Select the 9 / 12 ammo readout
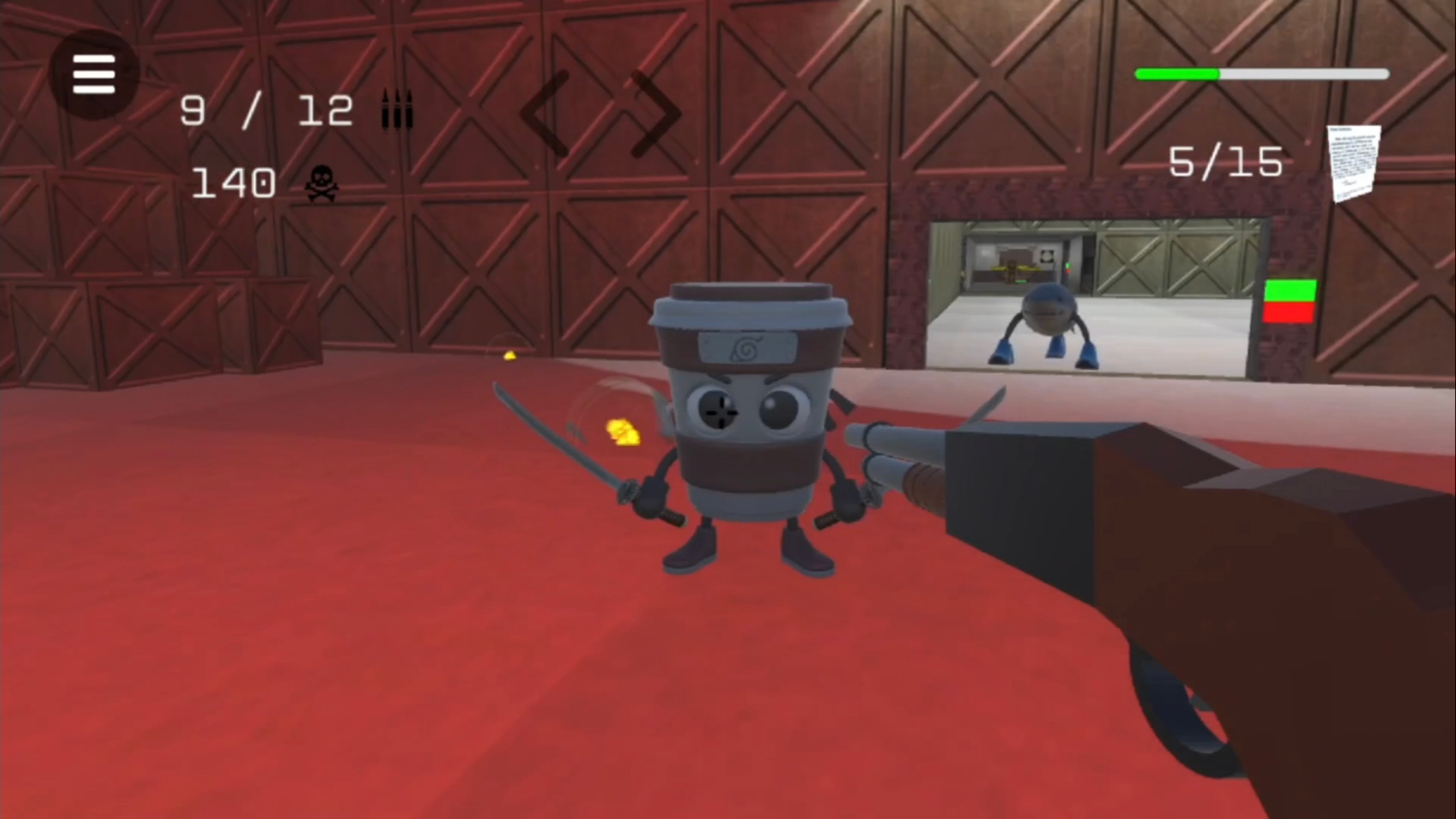The image size is (1456, 819). click(x=267, y=108)
